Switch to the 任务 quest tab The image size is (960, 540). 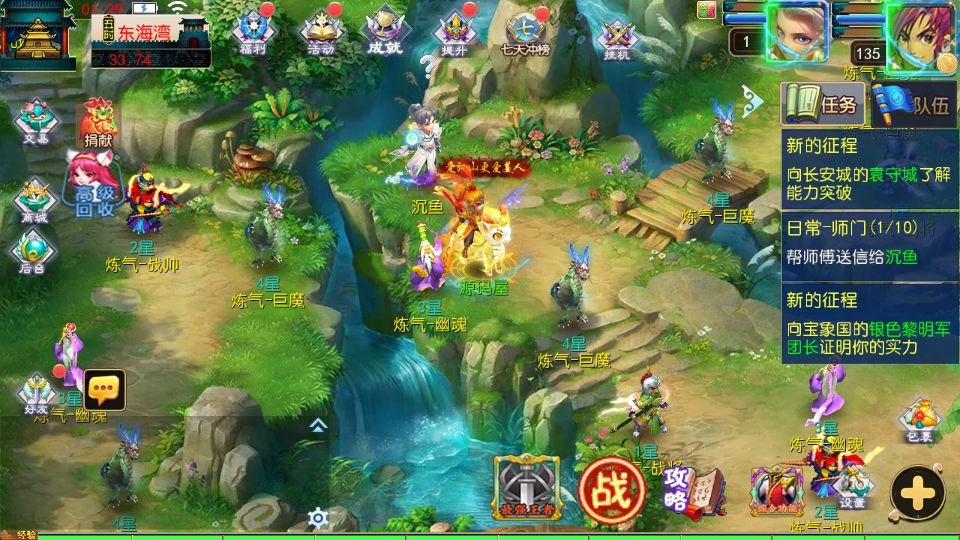coord(822,103)
